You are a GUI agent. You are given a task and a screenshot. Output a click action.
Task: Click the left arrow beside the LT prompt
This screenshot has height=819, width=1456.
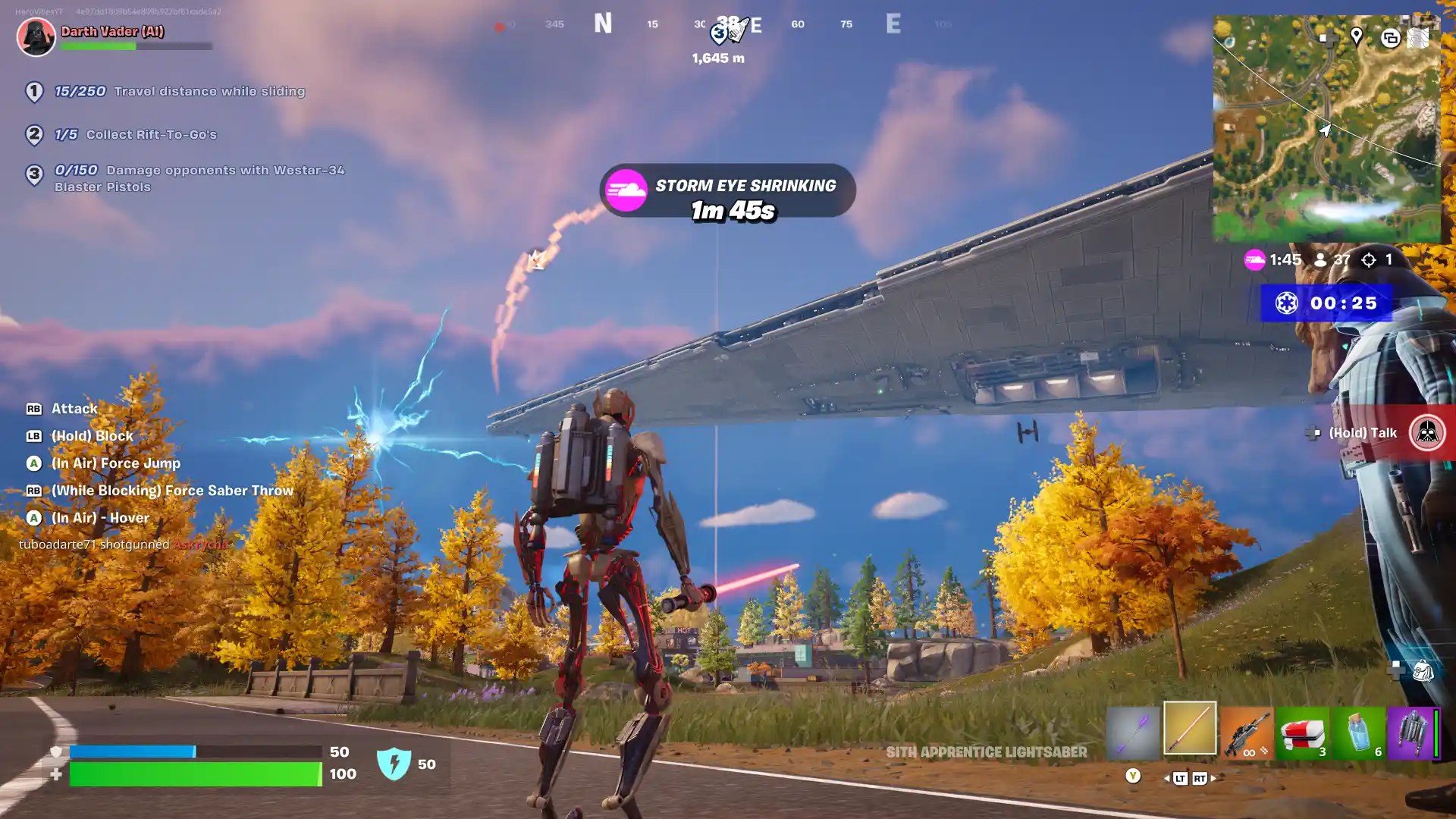coord(1166,778)
